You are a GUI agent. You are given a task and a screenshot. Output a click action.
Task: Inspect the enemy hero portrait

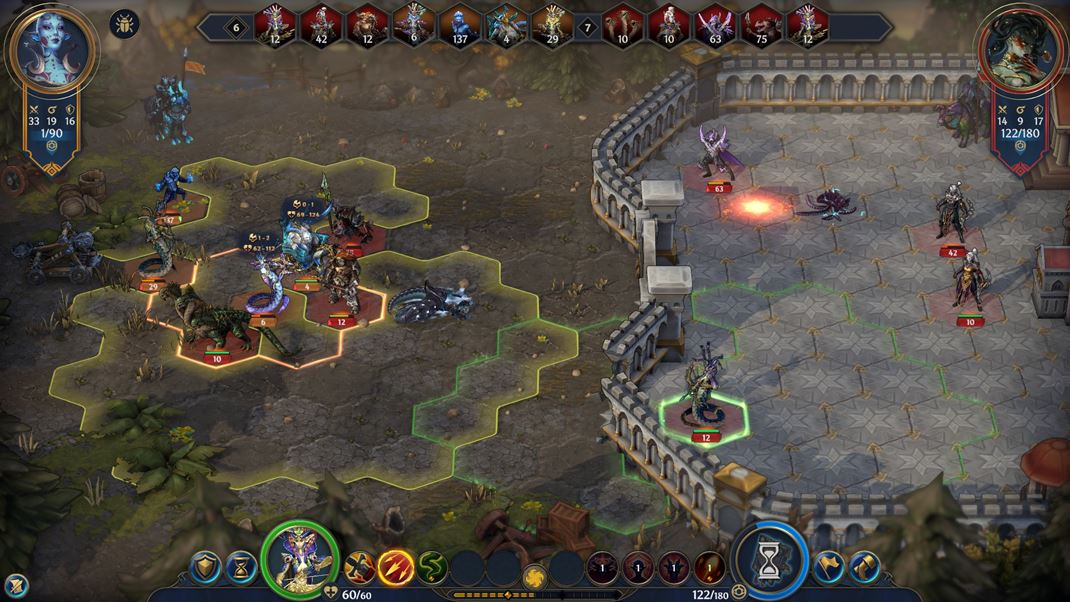(1019, 49)
